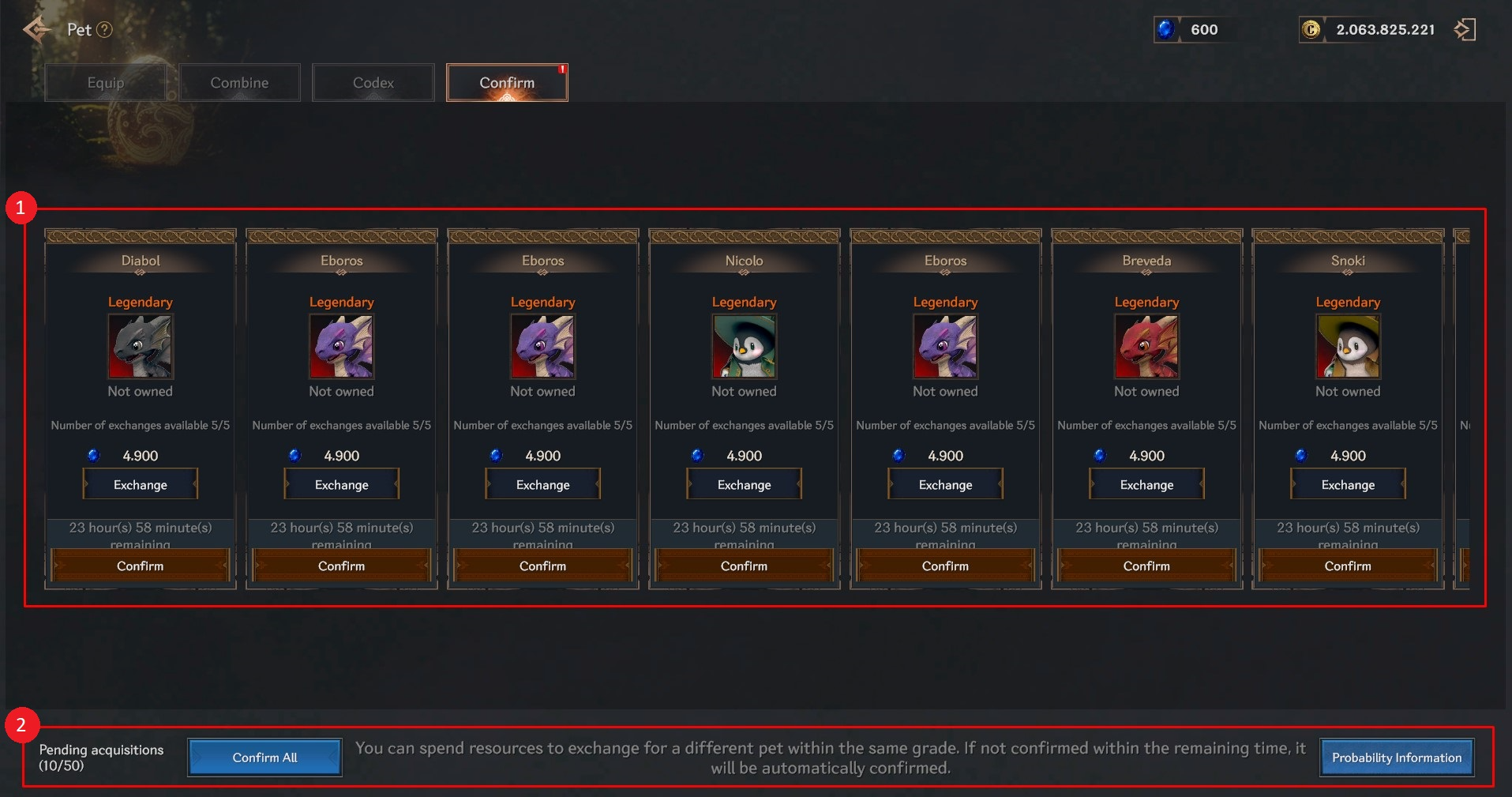This screenshot has height=797, width=1512.
Task: Select the Confirm tab at the top
Action: [x=507, y=83]
